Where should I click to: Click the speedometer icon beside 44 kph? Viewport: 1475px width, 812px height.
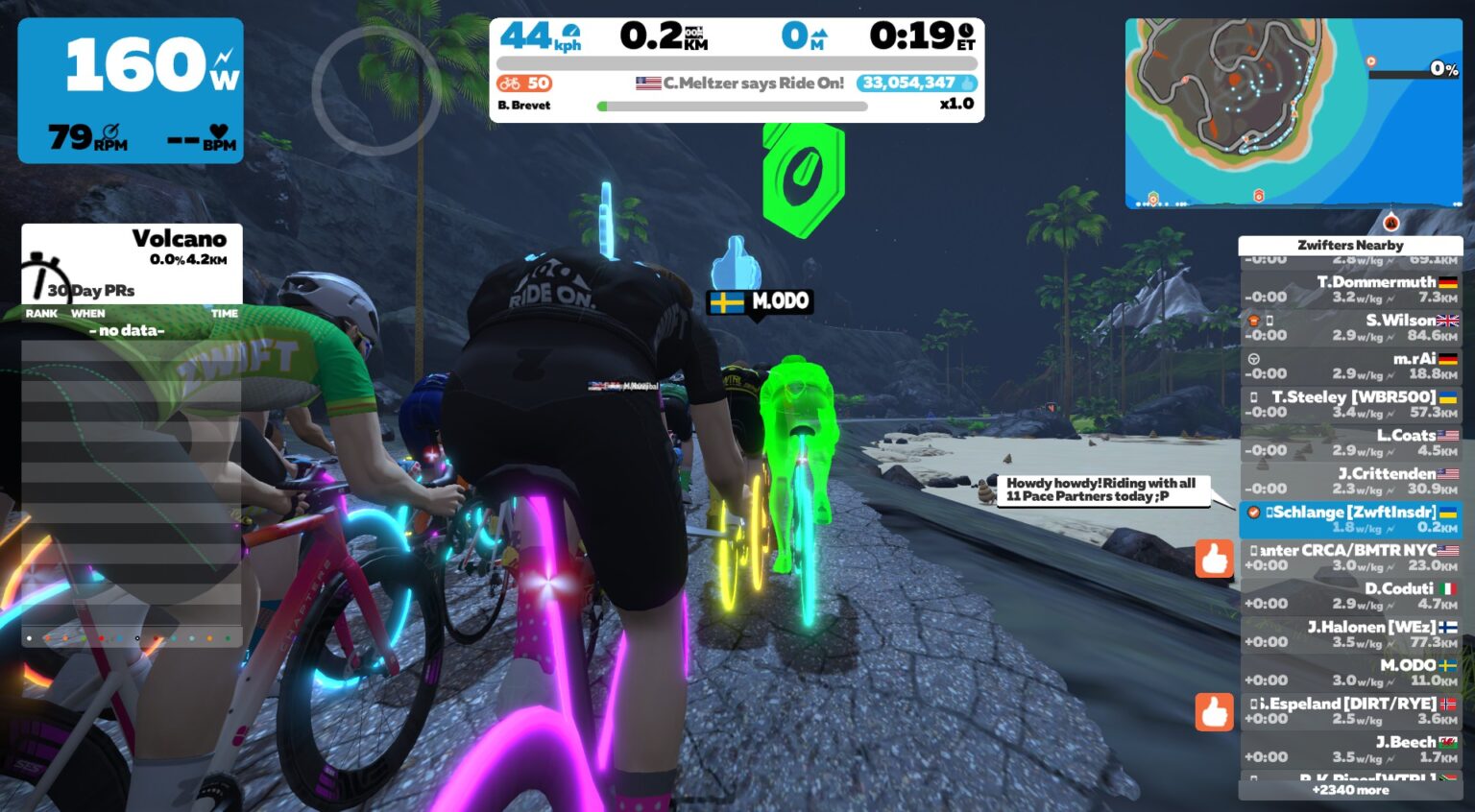569,32
